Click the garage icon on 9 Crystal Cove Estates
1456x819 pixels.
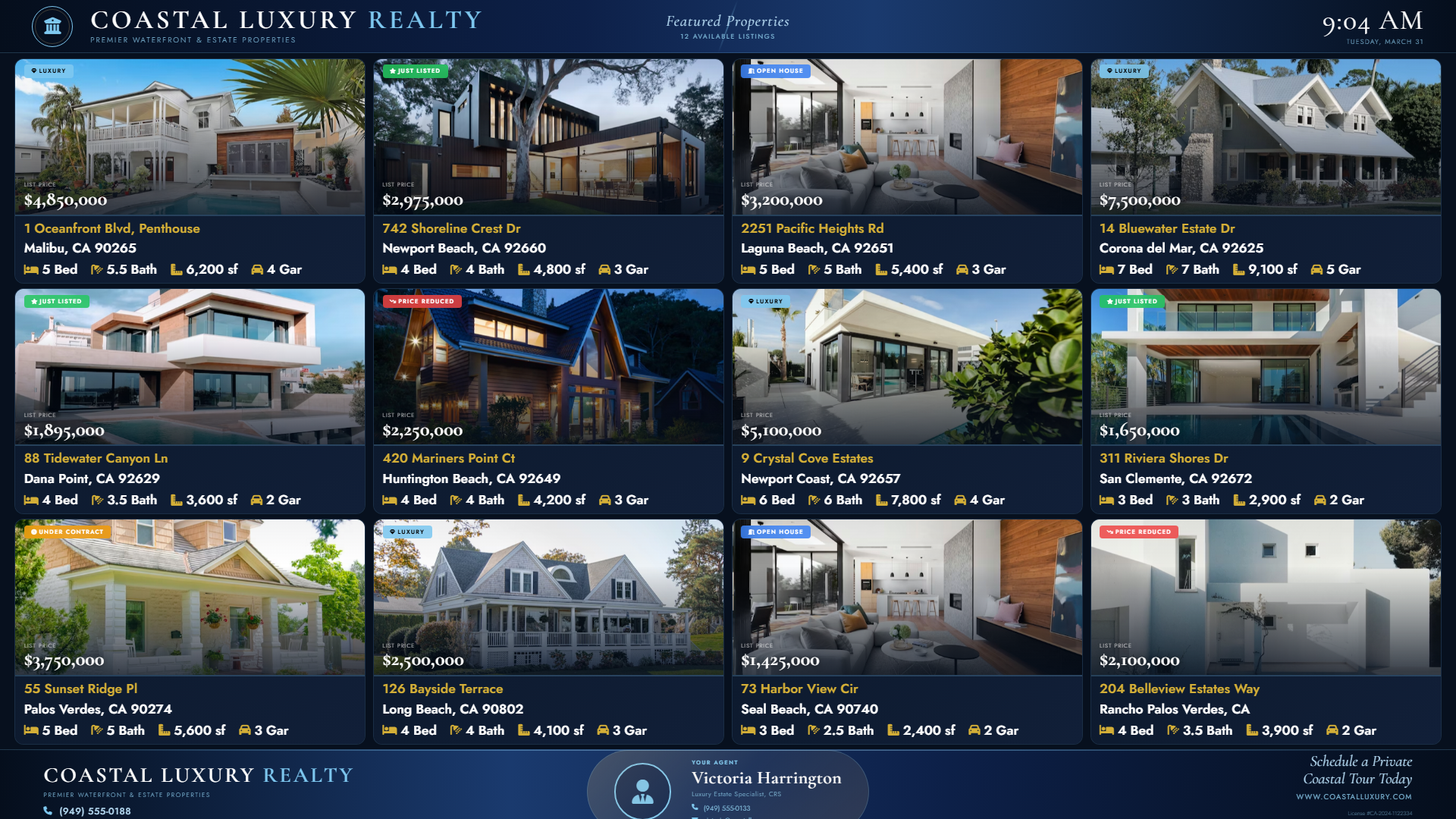(x=961, y=500)
